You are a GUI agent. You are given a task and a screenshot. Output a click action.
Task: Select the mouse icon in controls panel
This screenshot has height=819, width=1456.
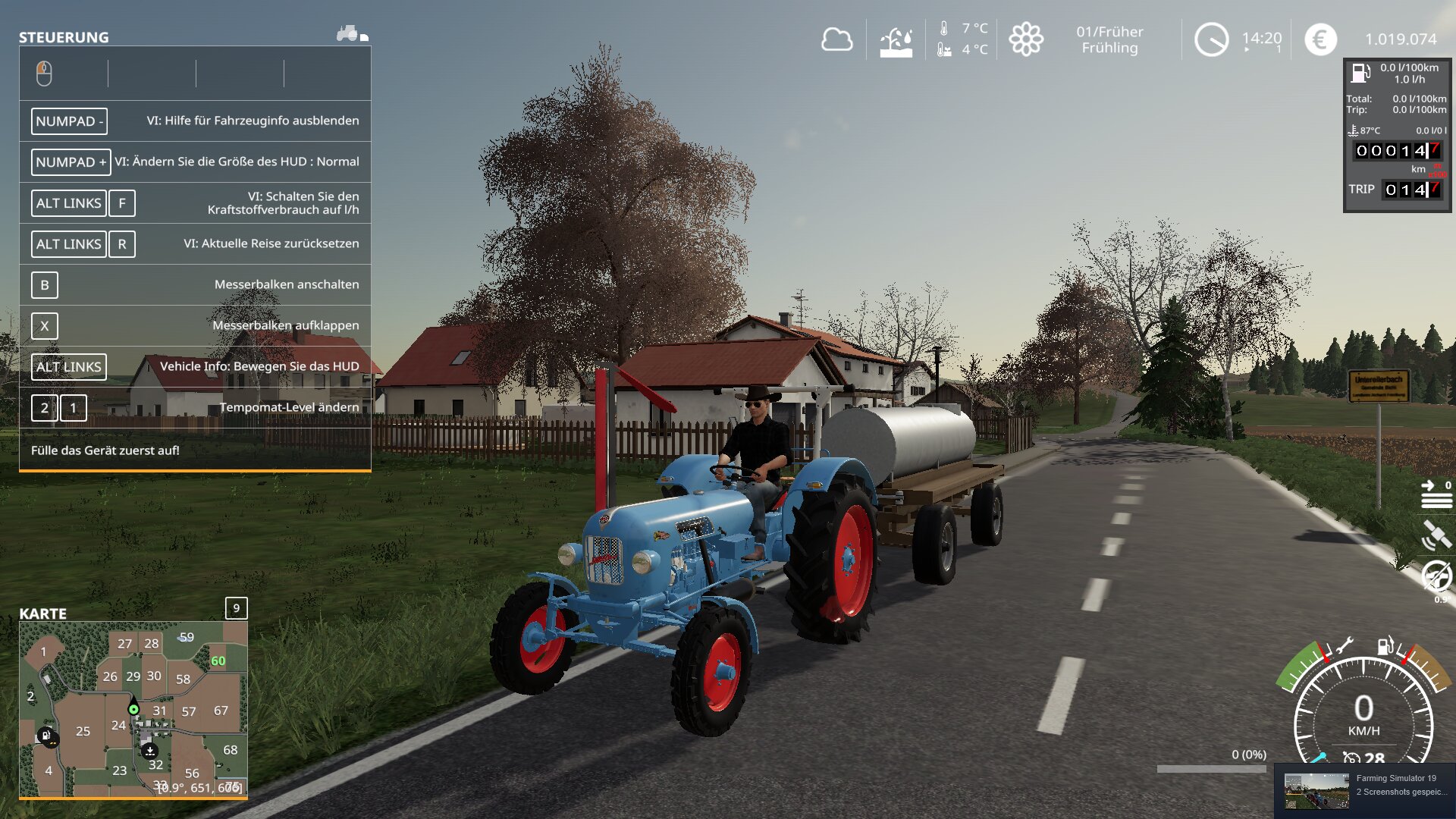point(44,74)
